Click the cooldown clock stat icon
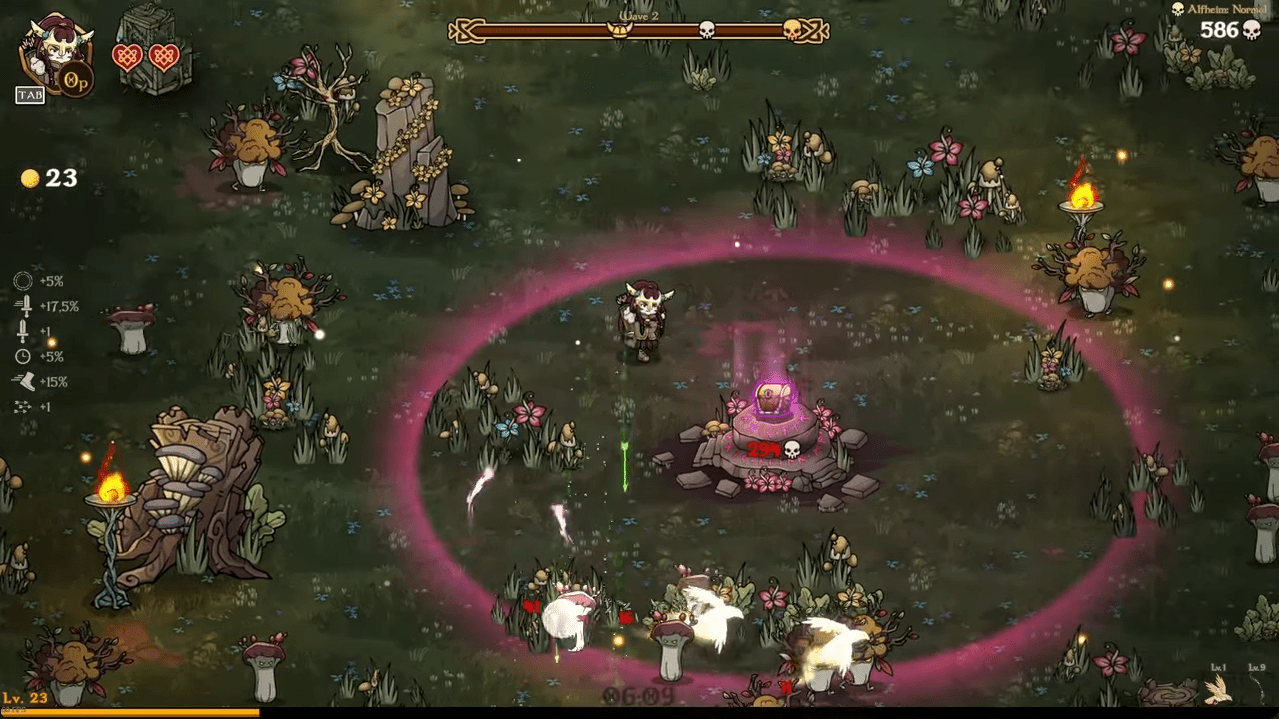The width and height of the screenshot is (1279, 719). [x=23, y=356]
